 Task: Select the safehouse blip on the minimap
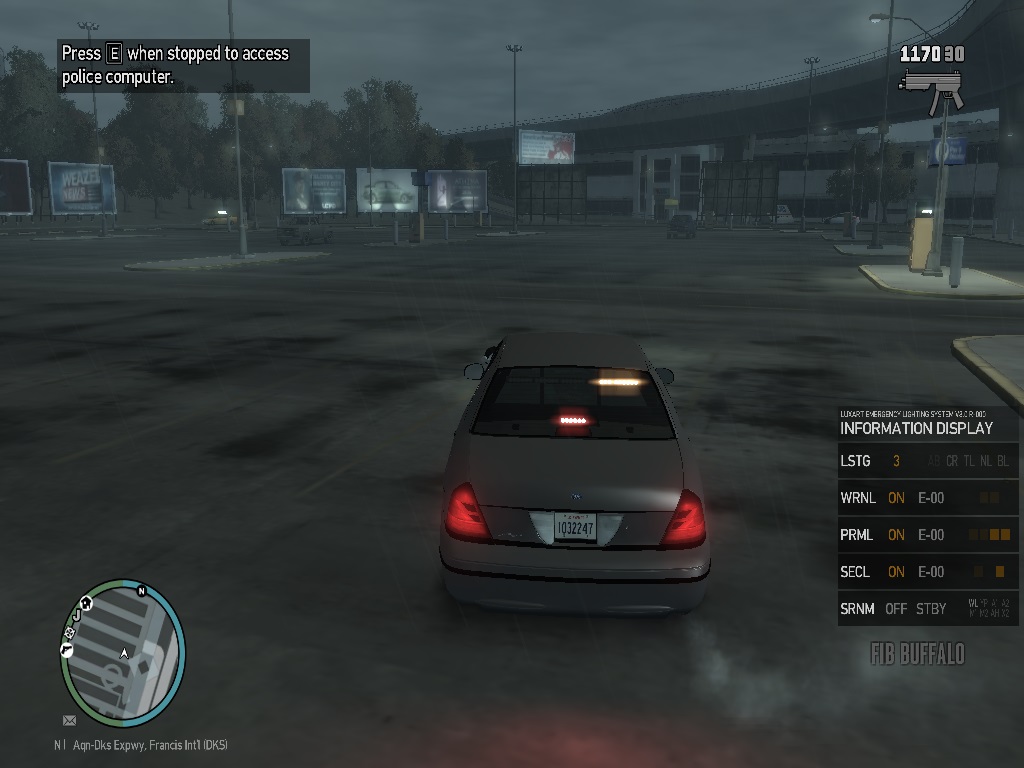[x=87, y=603]
